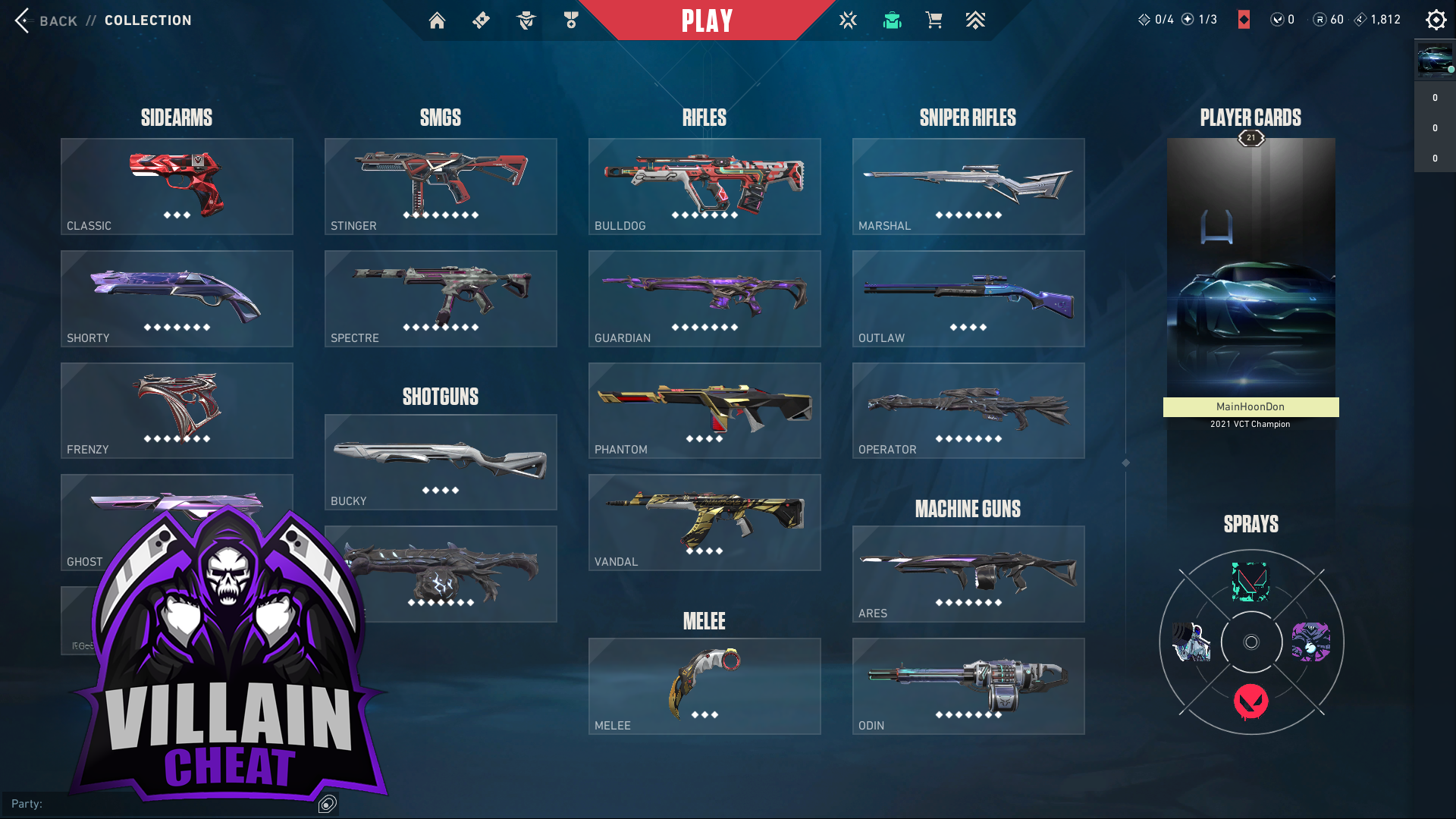Open the Frenzy skin slot

point(177,410)
